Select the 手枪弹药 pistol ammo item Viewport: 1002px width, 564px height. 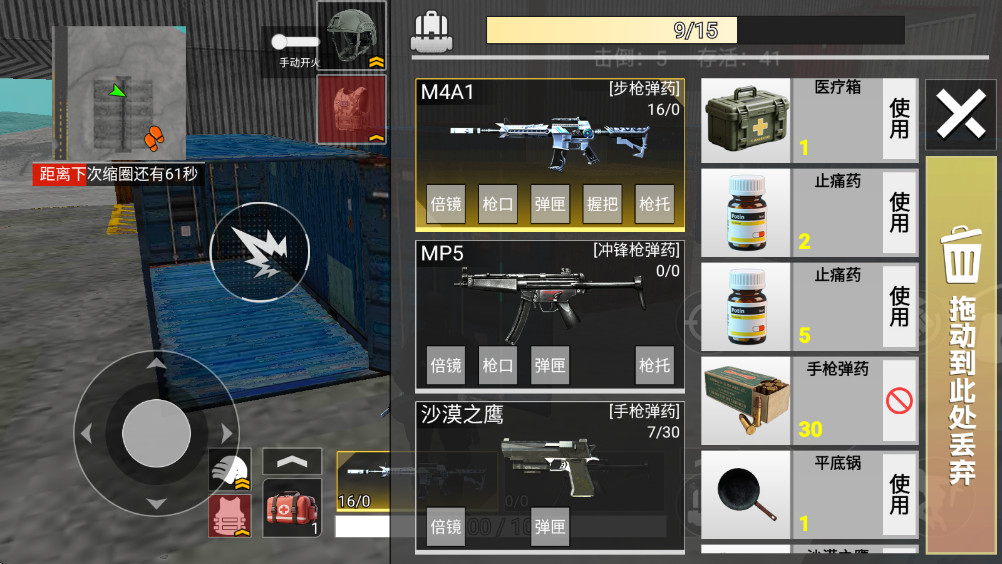pos(790,401)
